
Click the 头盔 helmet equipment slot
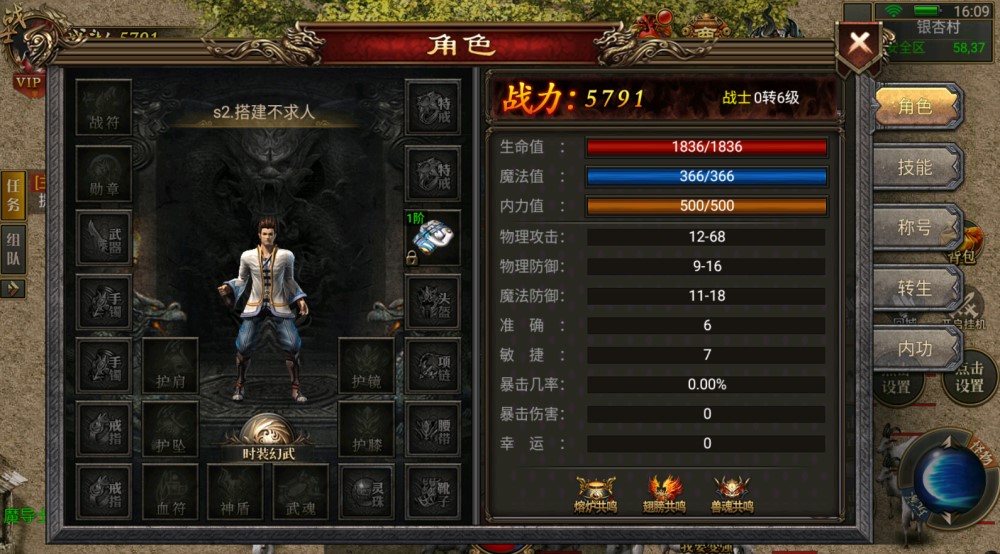(x=432, y=302)
